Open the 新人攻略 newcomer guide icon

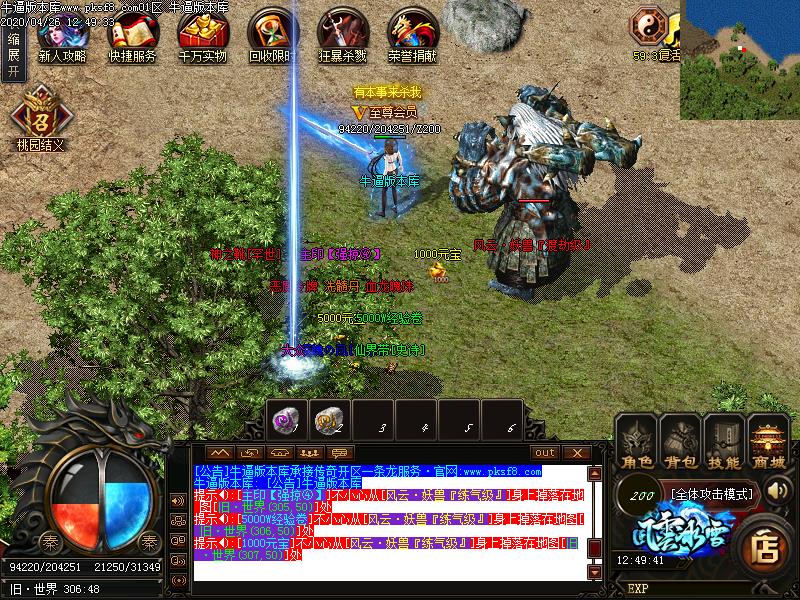tap(62, 36)
